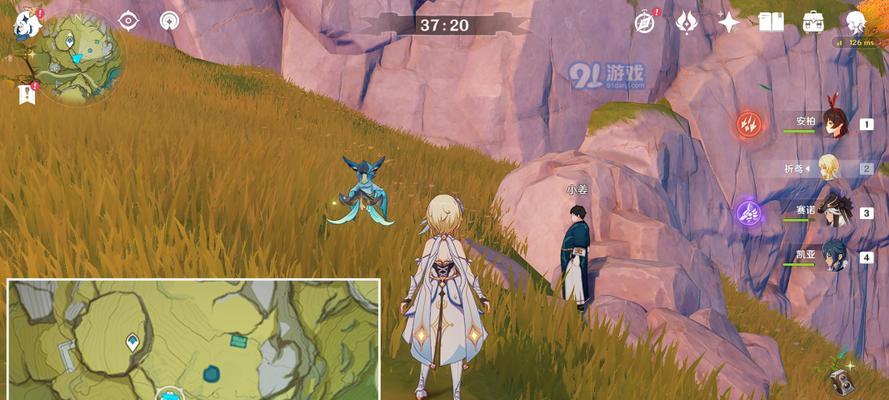Click the circular arrow icon beside the minimap
Screen dimensions: 889x400
(170, 20)
